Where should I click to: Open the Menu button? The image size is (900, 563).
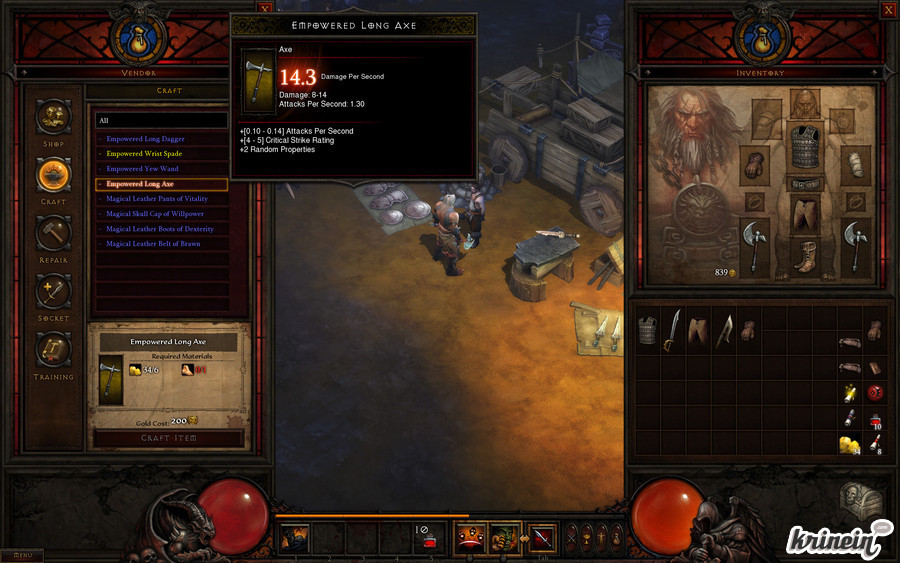(21, 555)
